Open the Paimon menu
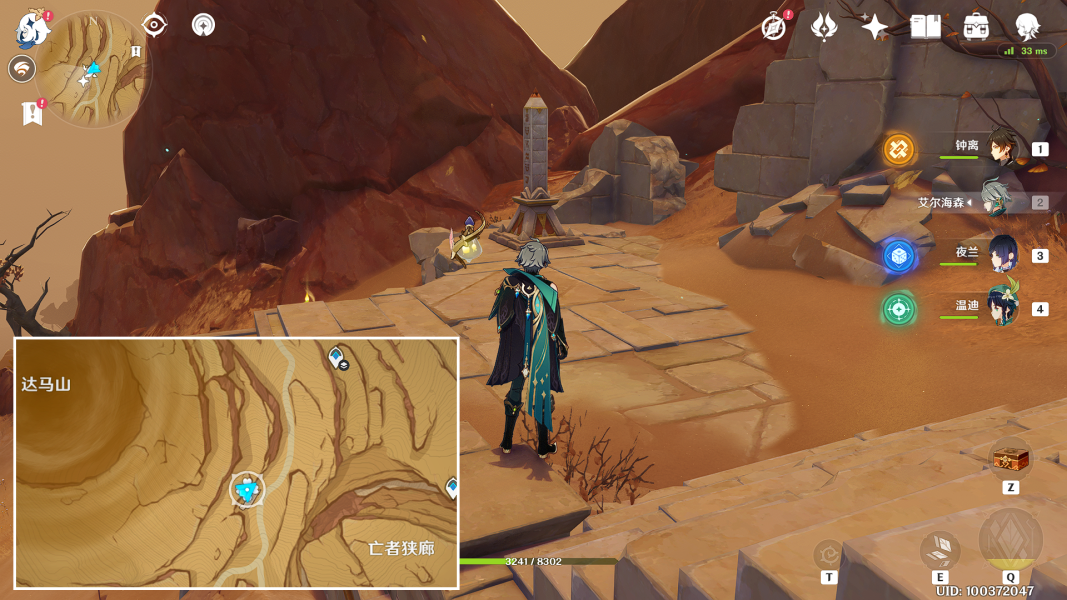1067x600 pixels. [x=33, y=30]
